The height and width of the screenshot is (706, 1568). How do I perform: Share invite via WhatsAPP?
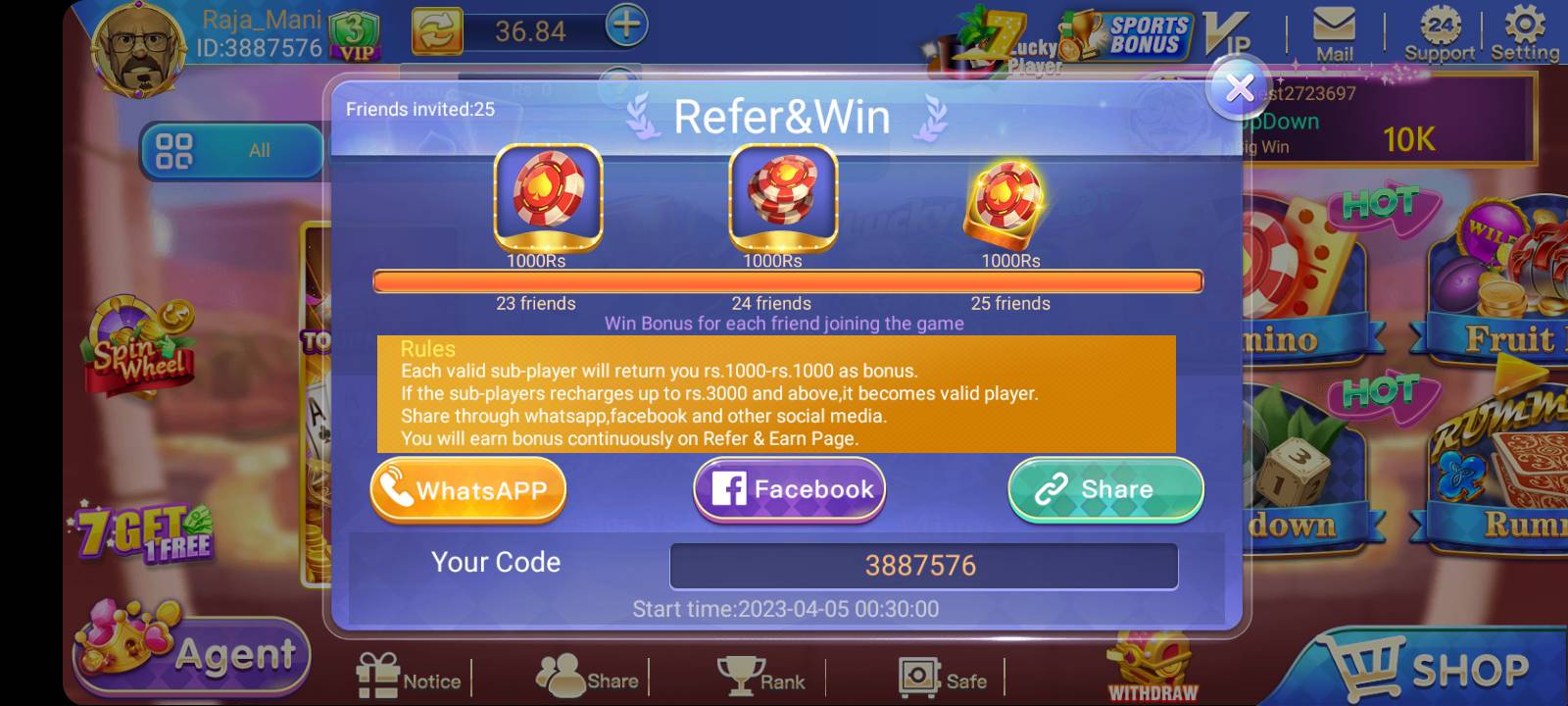coord(467,488)
